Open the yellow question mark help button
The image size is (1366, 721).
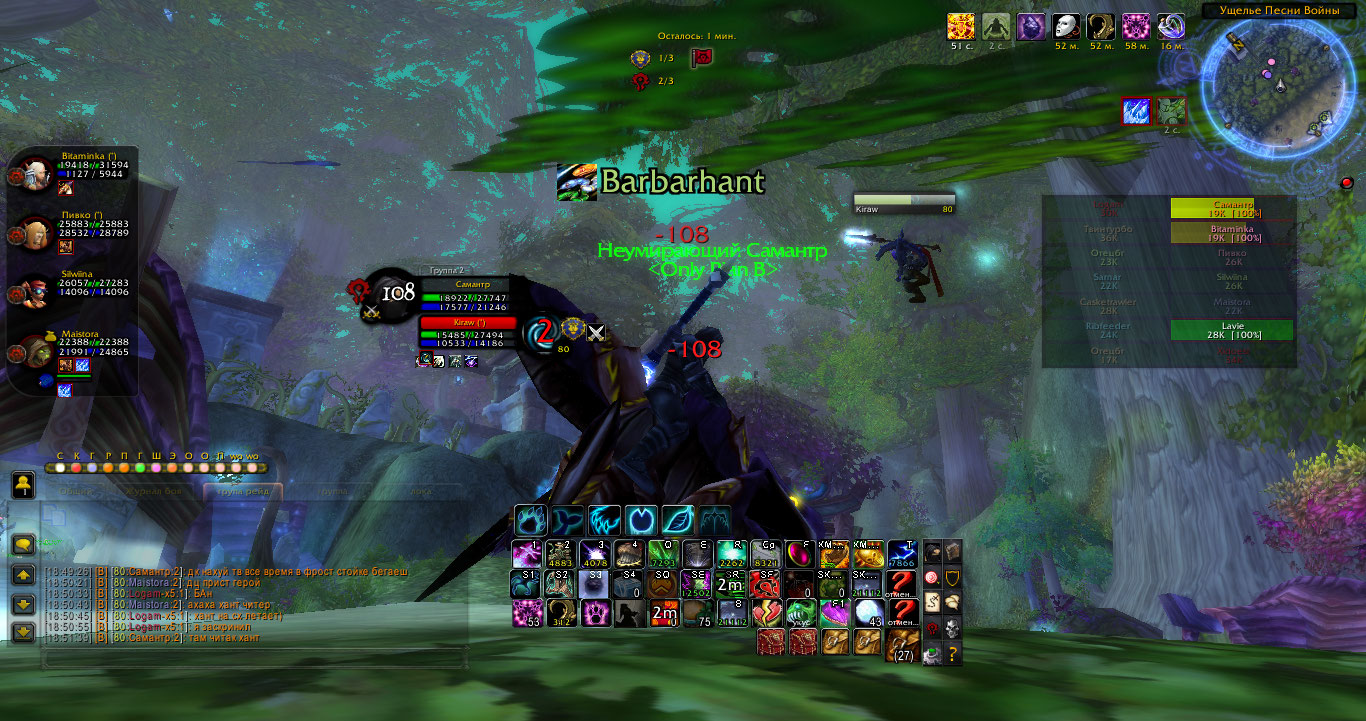(x=953, y=654)
